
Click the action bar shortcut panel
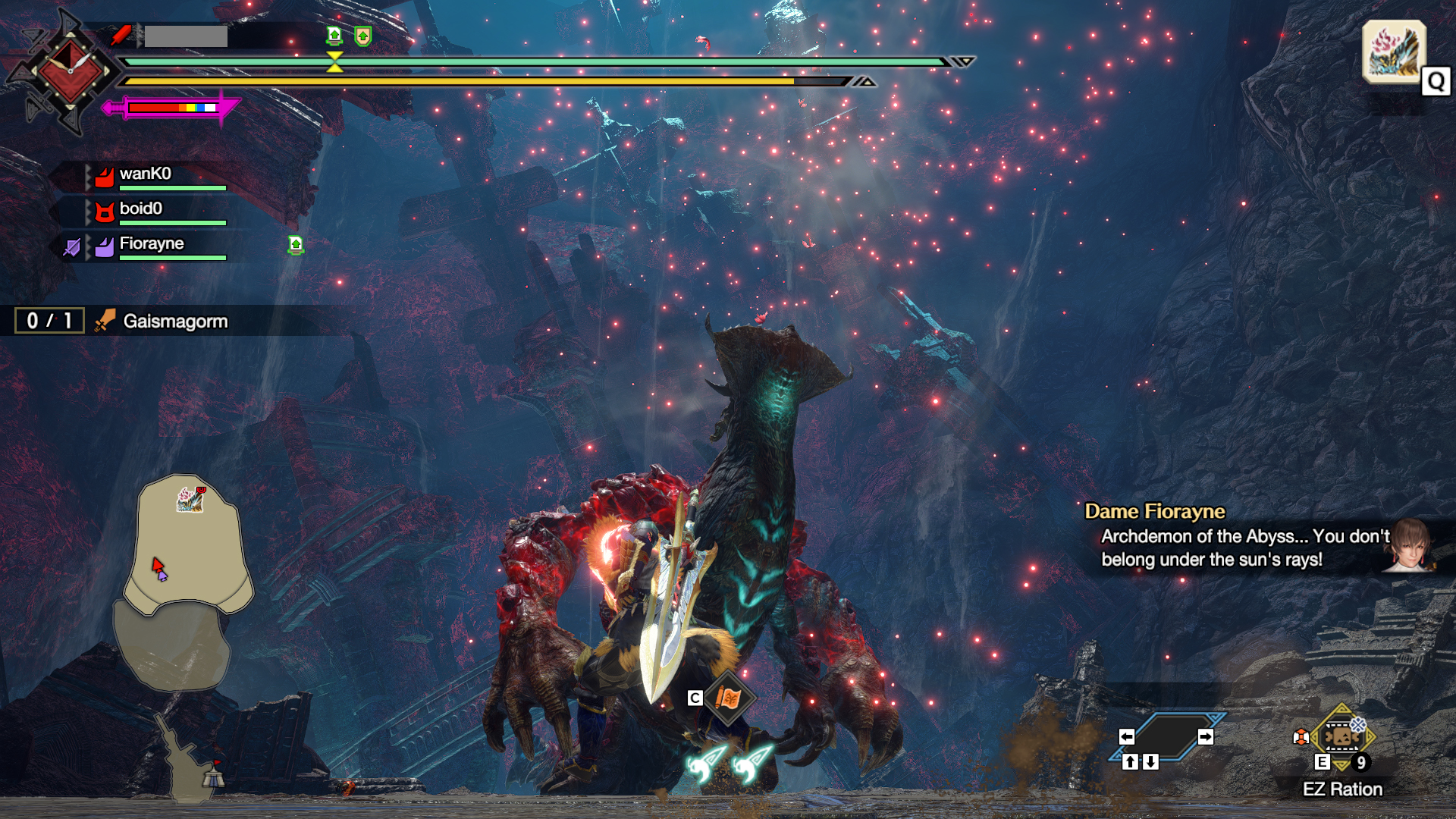click(1166, 737)
